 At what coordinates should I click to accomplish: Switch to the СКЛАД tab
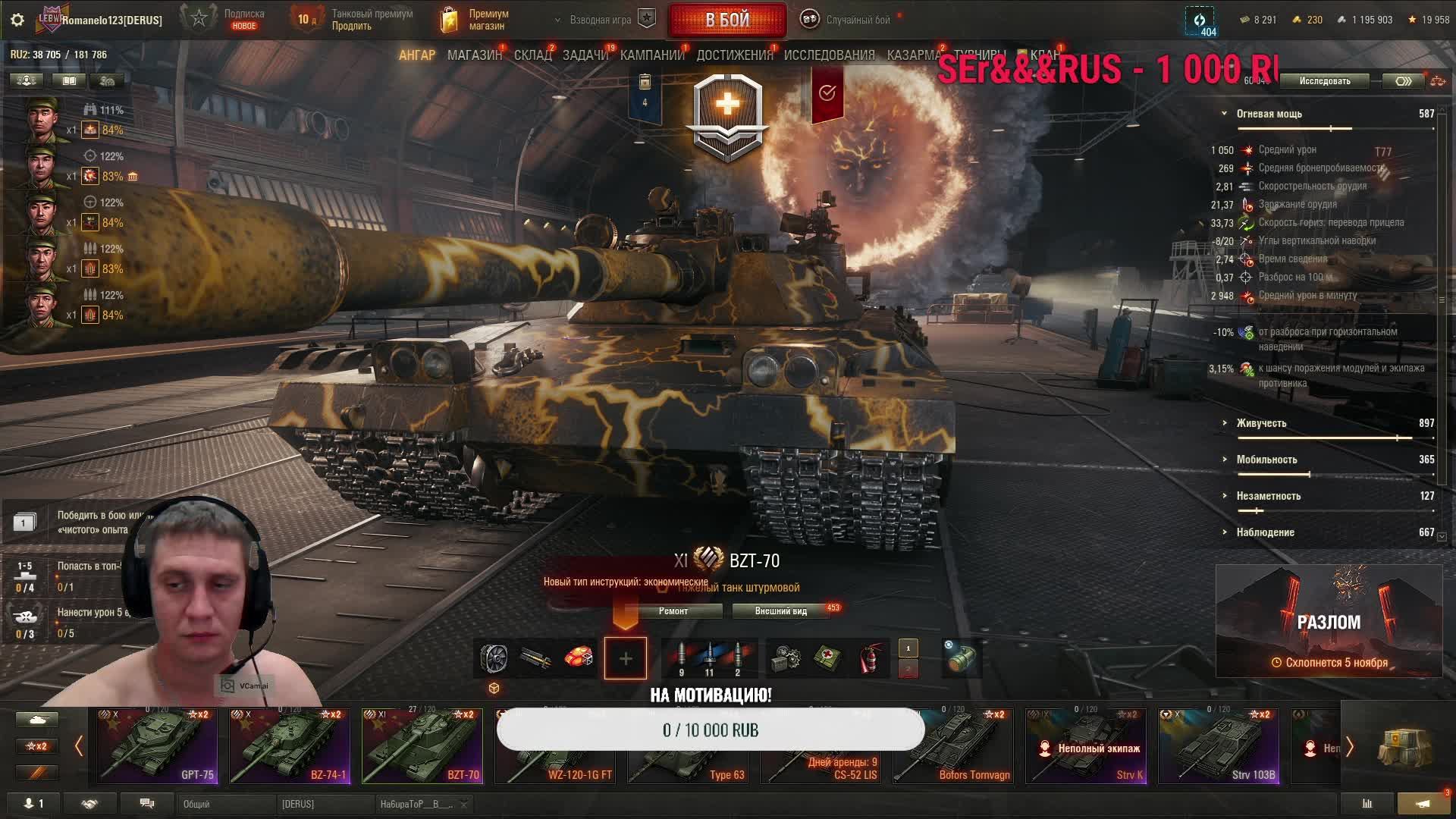coord(532,55)
